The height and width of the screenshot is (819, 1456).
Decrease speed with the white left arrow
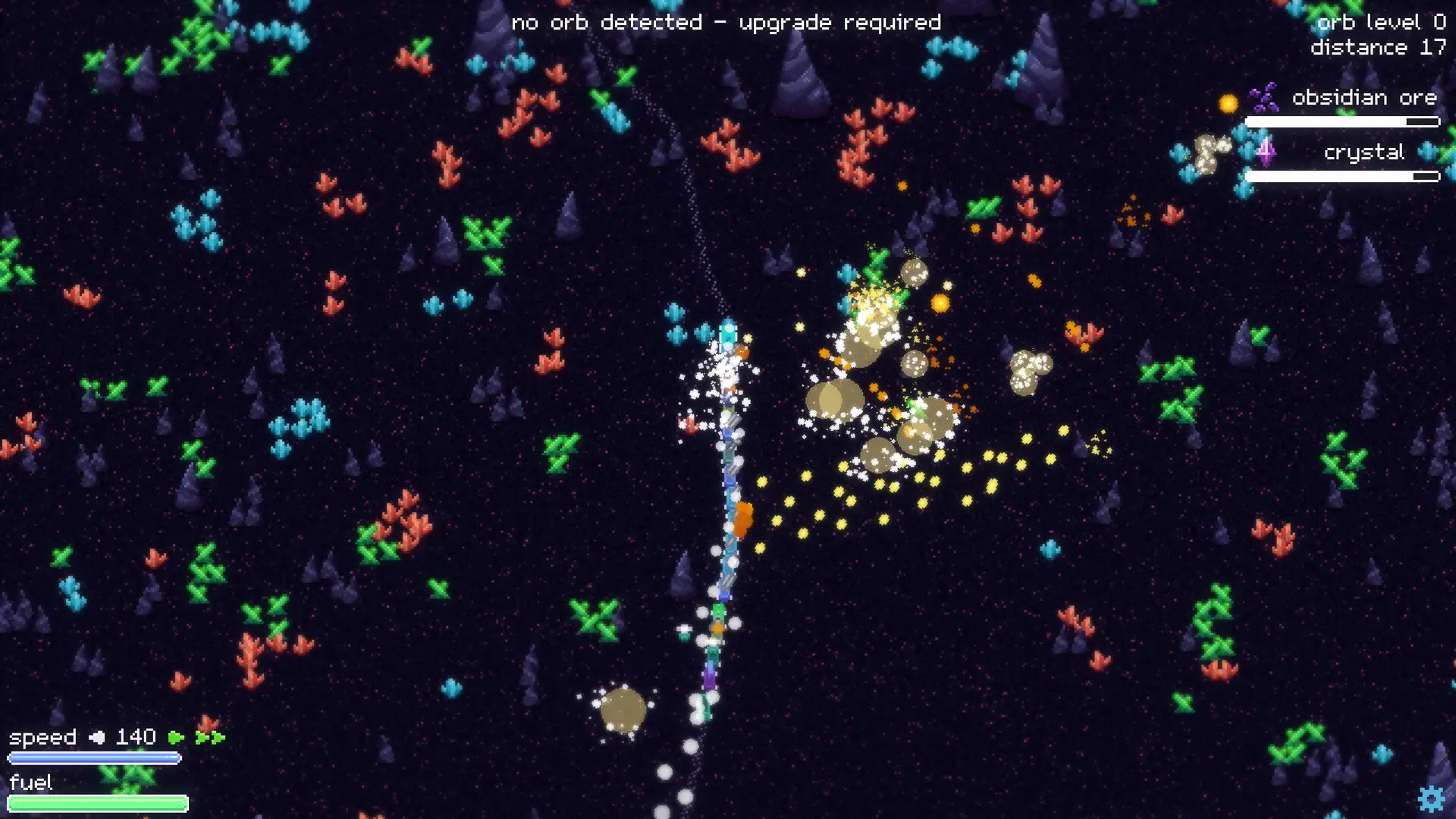97,737
